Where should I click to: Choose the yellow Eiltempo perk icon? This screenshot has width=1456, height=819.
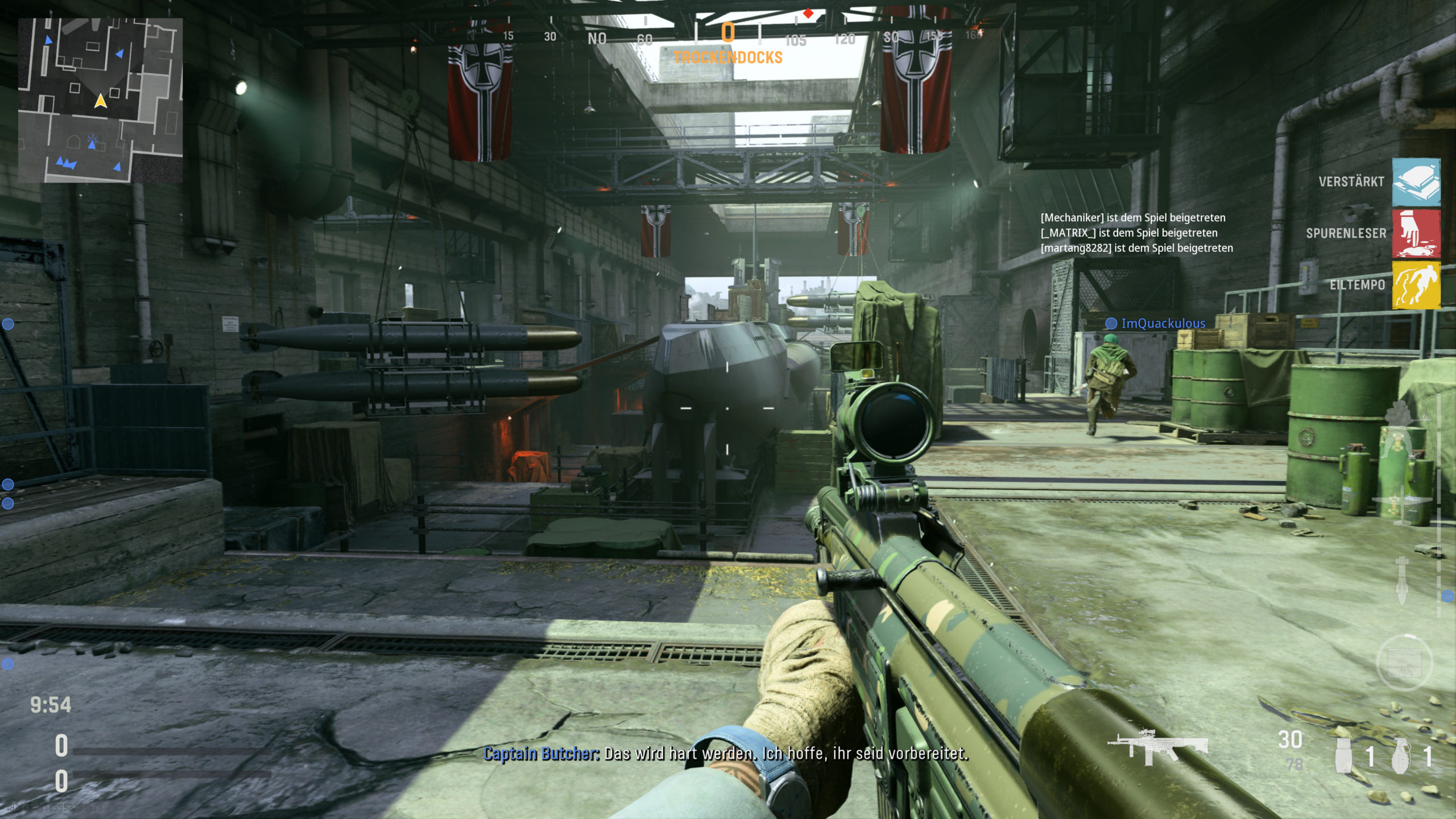1416,284
